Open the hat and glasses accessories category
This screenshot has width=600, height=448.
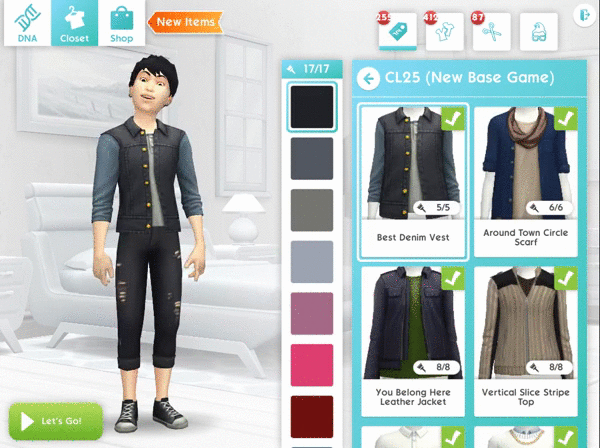point(538,31)
